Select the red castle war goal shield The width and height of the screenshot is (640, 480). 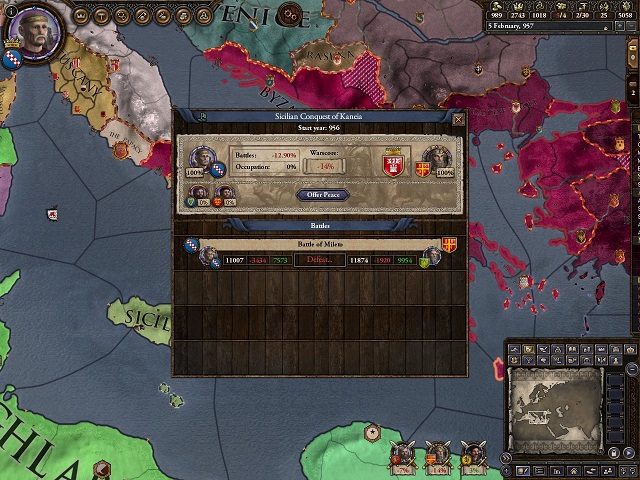392,163
